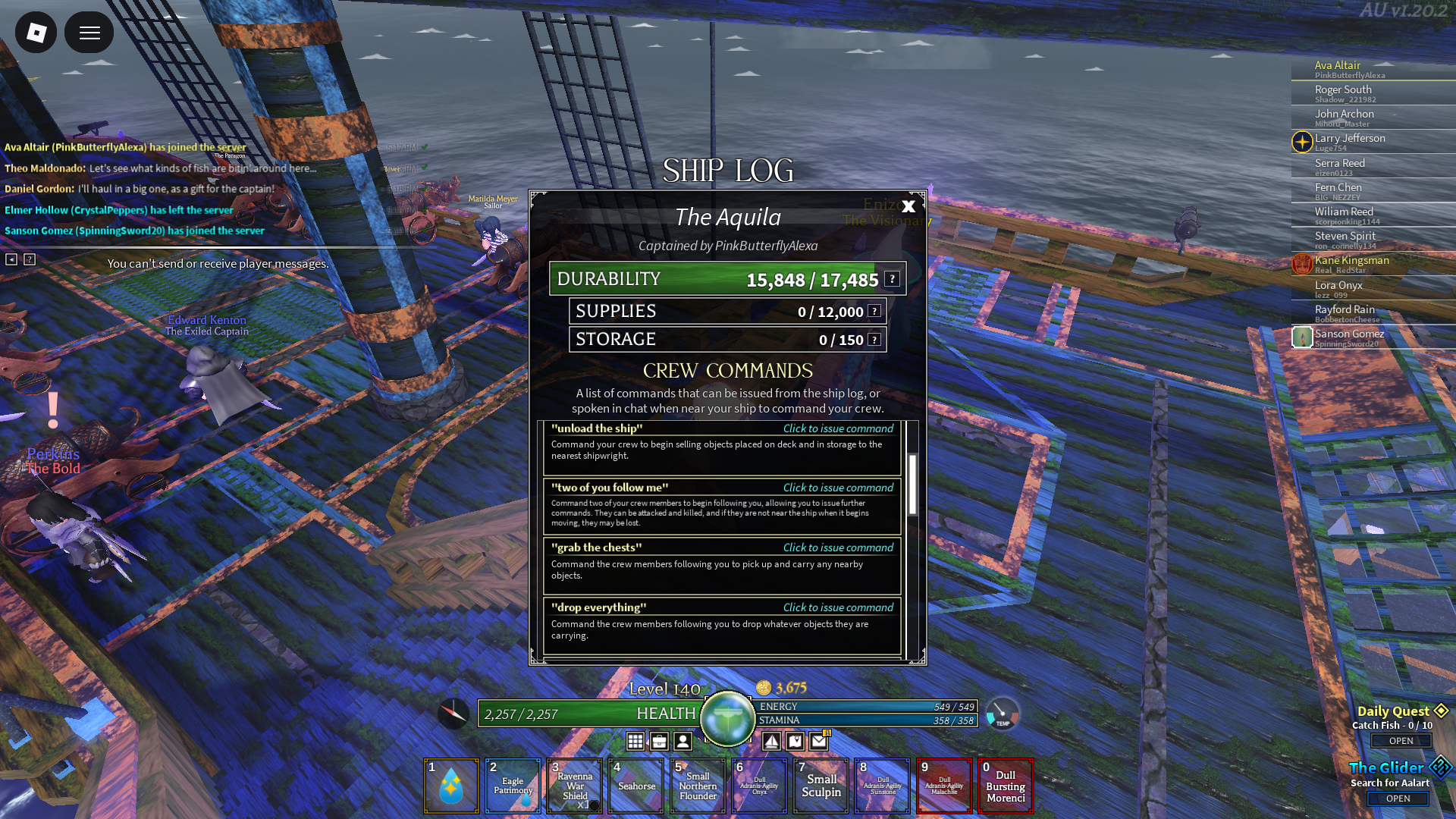Open the briefcase inventory icon
1456x819 pixels.
tap(659, 741)
